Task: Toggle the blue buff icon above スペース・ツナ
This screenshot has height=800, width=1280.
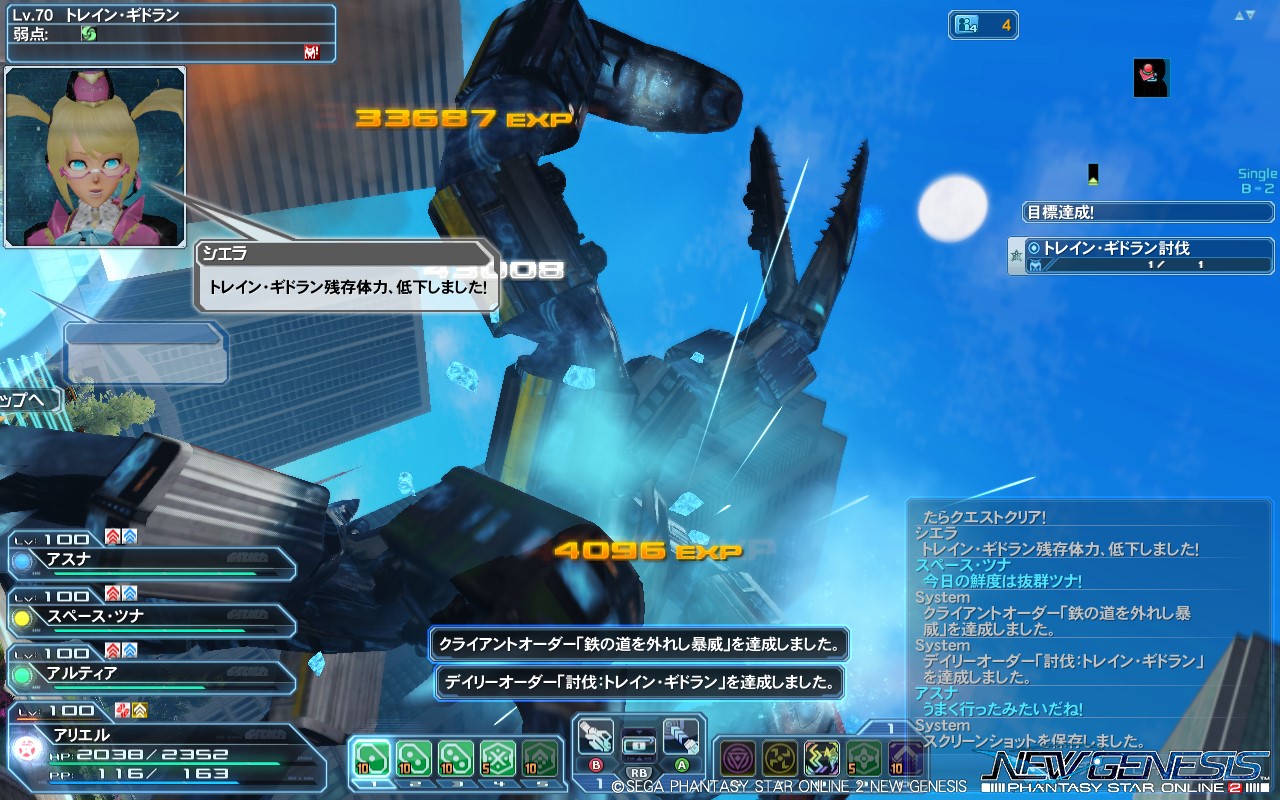Action: tap(129, 593)
